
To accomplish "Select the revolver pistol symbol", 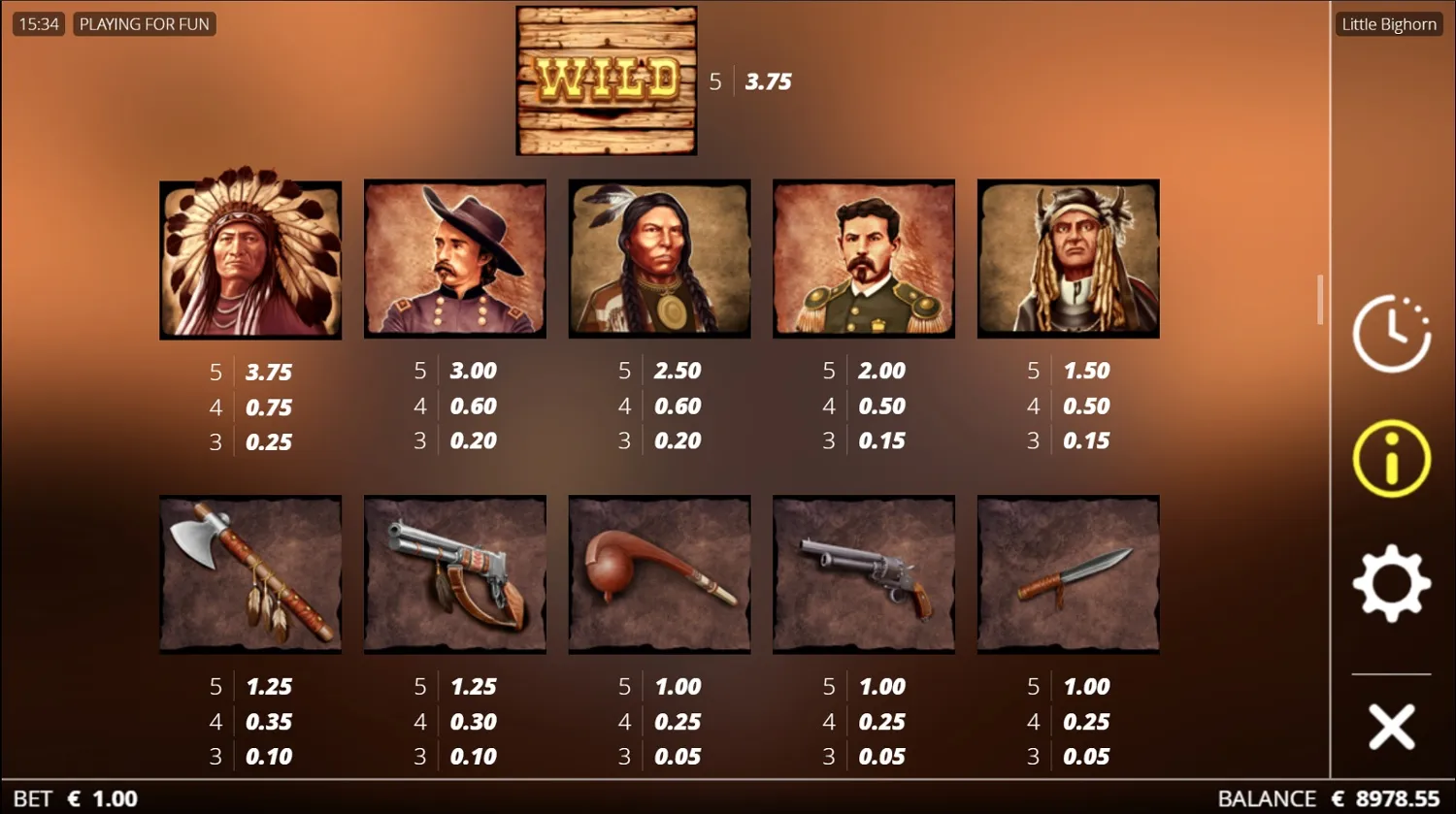I will [863, 573].
